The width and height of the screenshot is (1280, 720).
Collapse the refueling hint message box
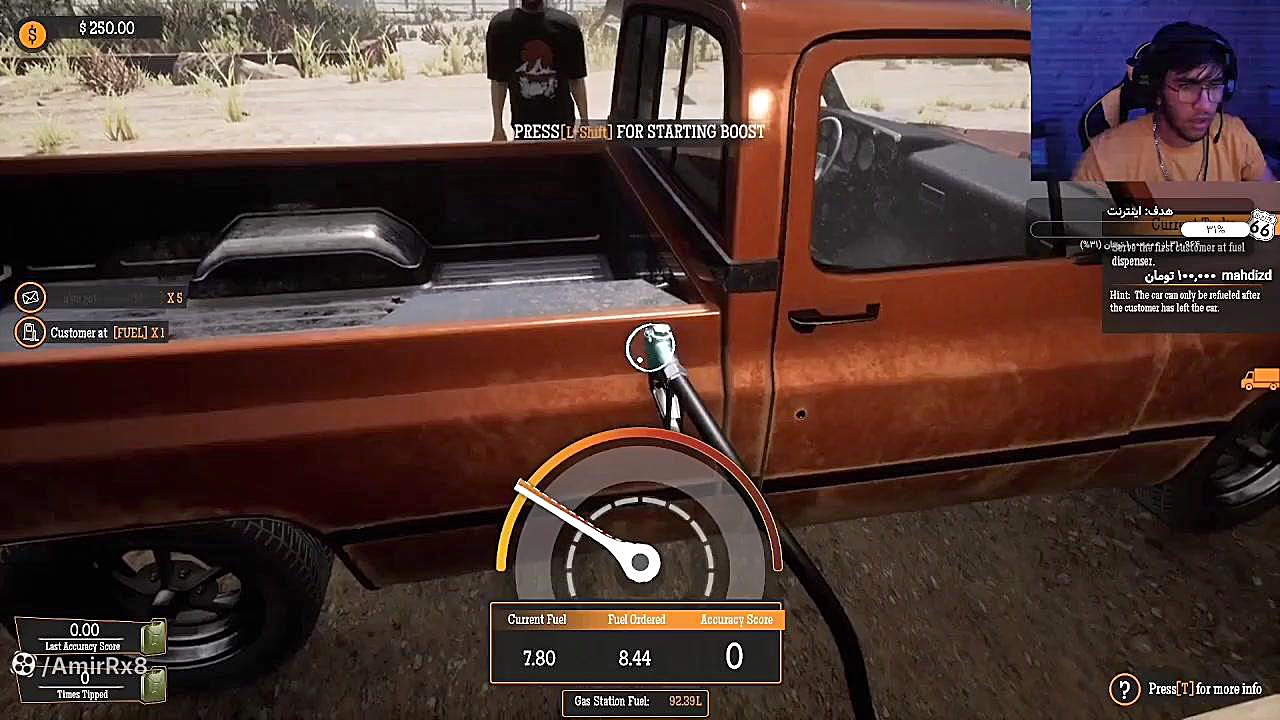pyautogui.click(x=1185, y=301)
